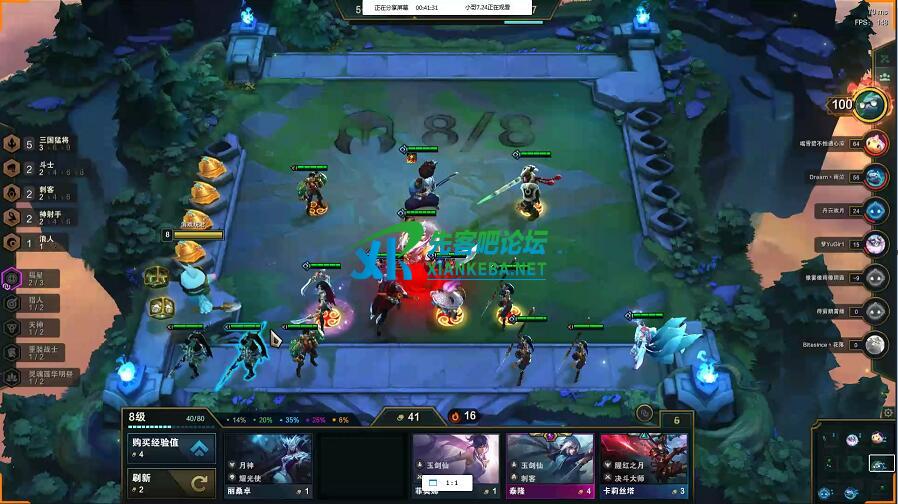Refresh the shop with 刷新

tap(172, 483)
